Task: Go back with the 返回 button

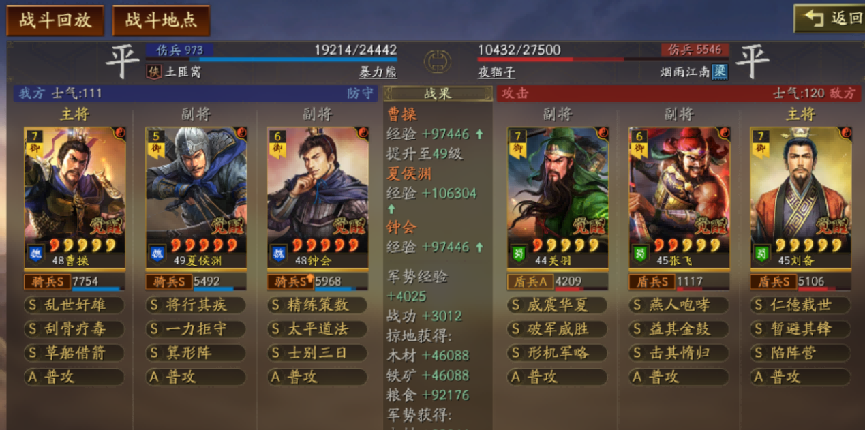Action: point(828,19)
